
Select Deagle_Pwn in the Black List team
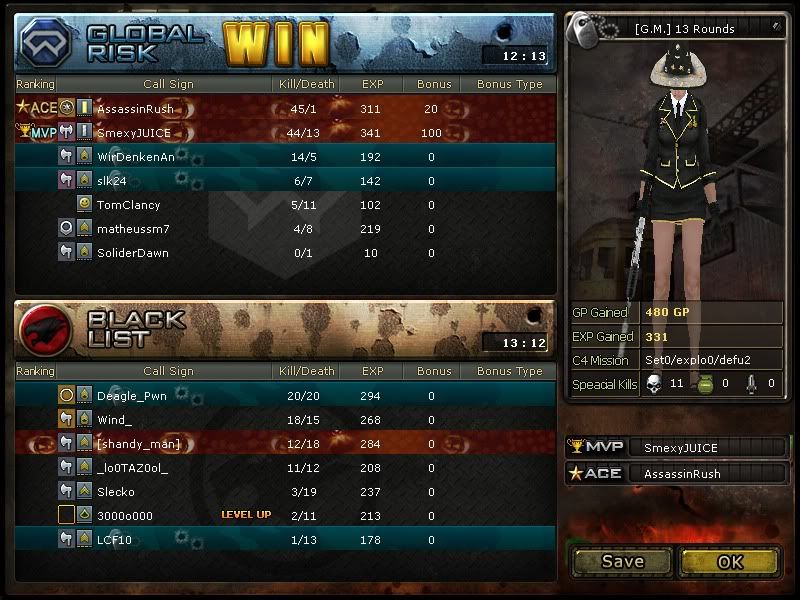pos(132,396)
